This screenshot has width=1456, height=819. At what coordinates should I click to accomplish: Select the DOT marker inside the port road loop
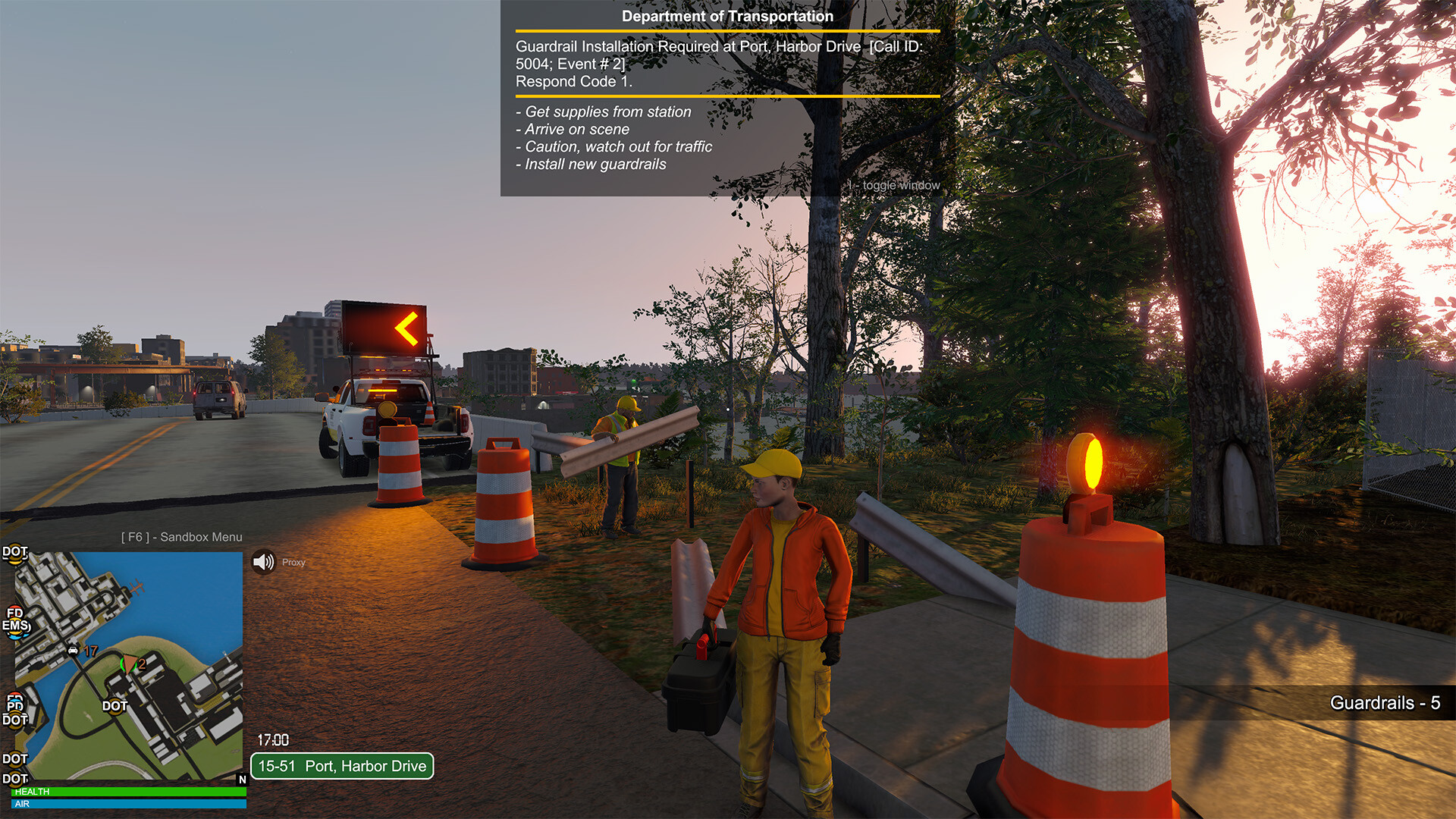click(x=115, y=706)
